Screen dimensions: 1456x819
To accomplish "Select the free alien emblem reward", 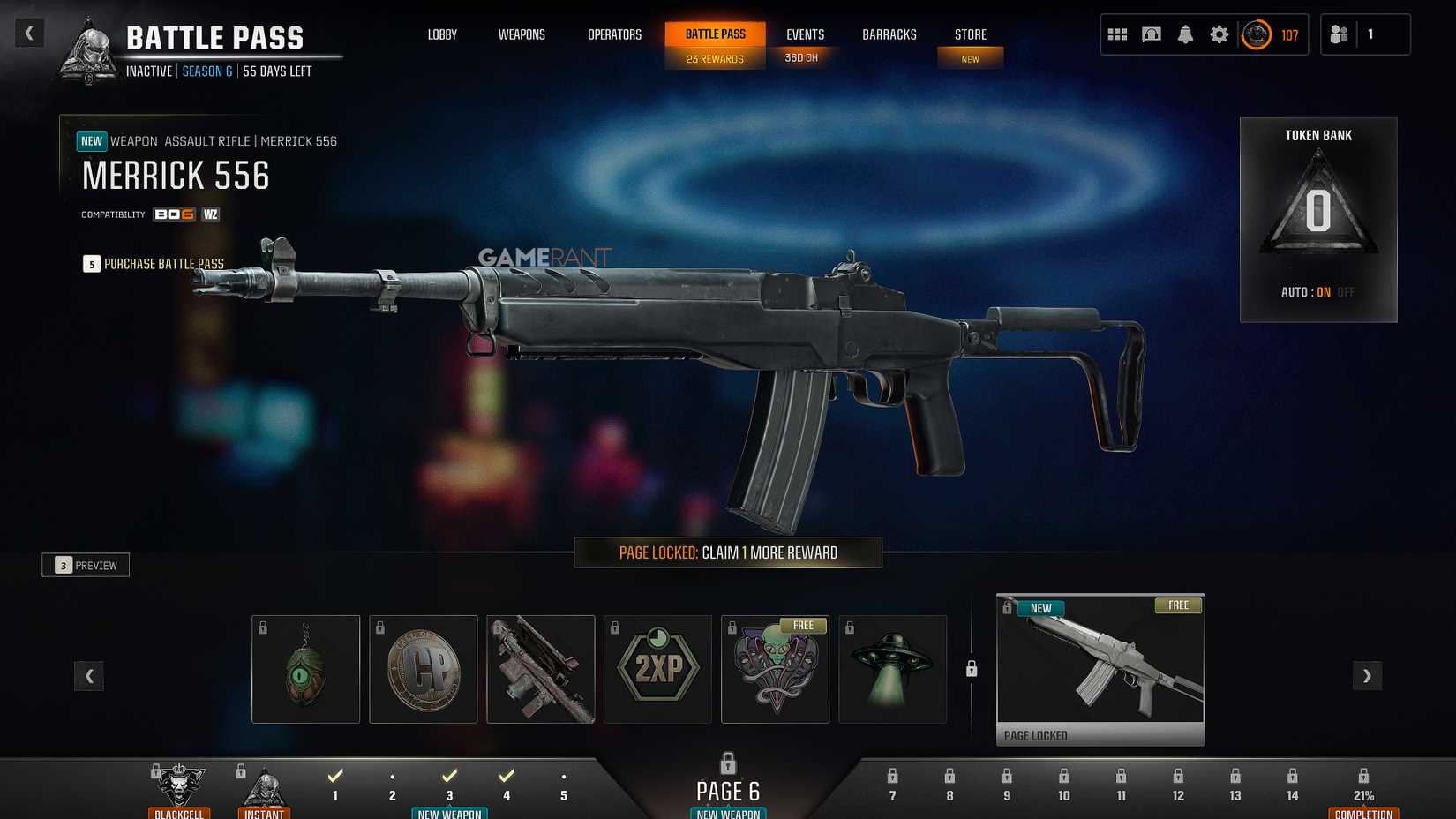I will coord(775,669).
